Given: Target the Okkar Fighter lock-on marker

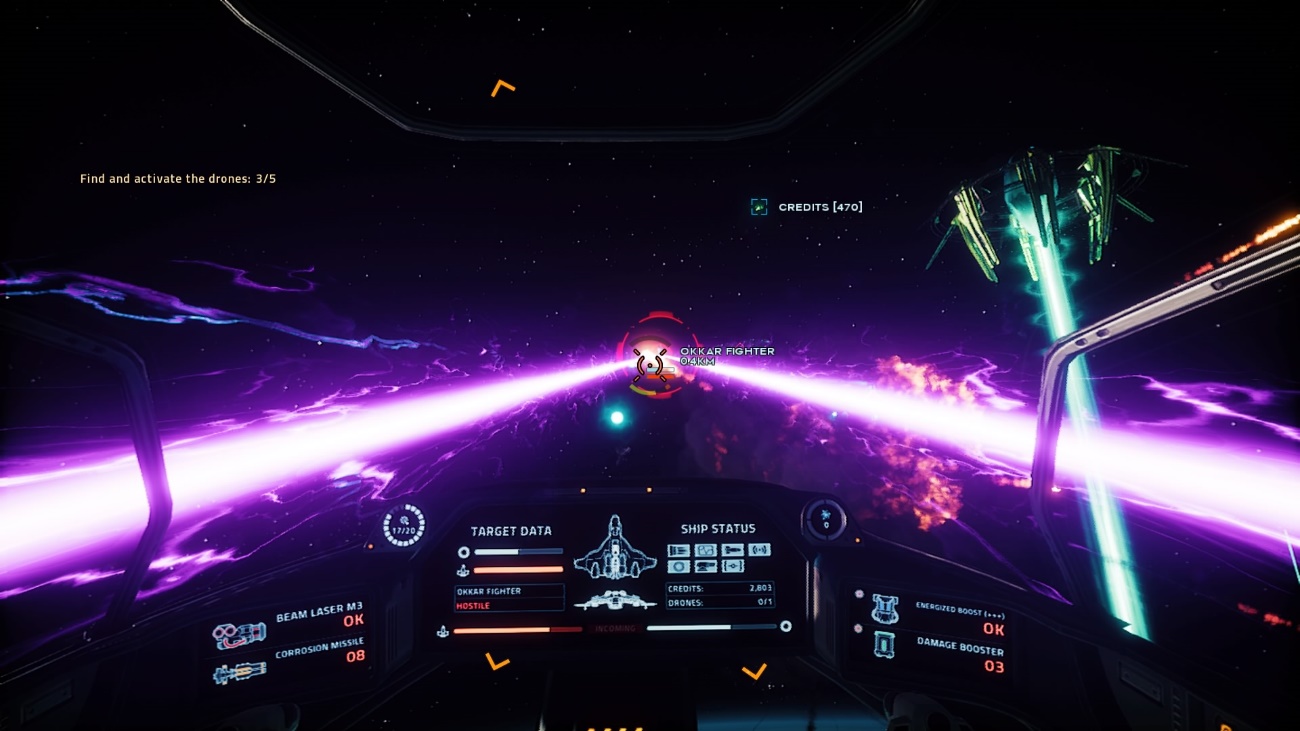Looking at the screenshot, I should [650, 364].
